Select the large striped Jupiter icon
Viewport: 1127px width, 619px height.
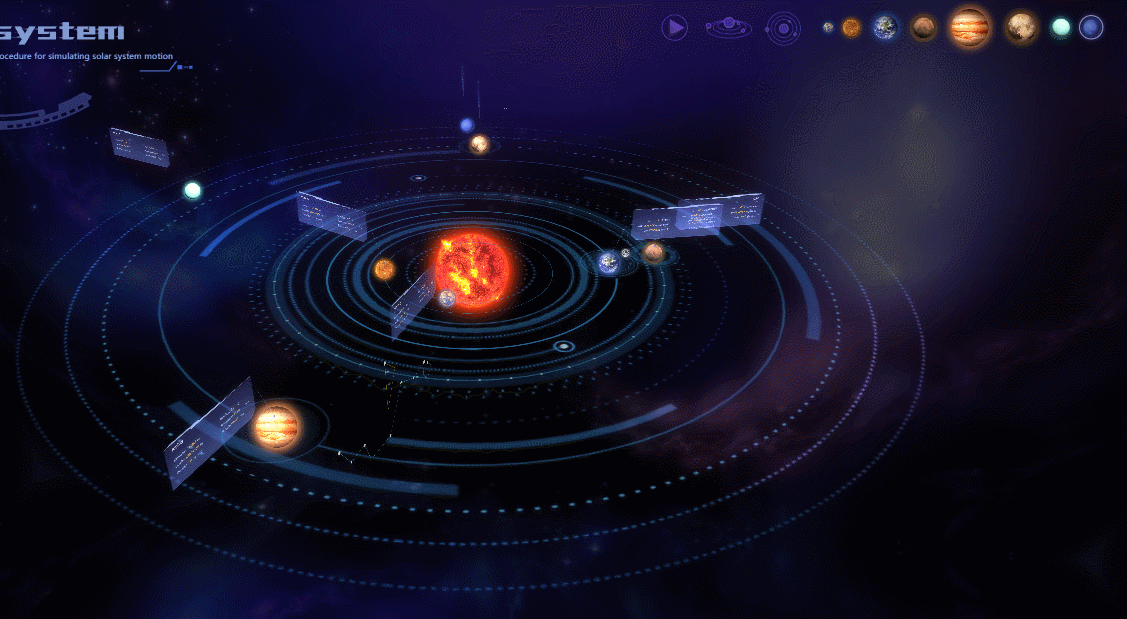coord(969,27)
